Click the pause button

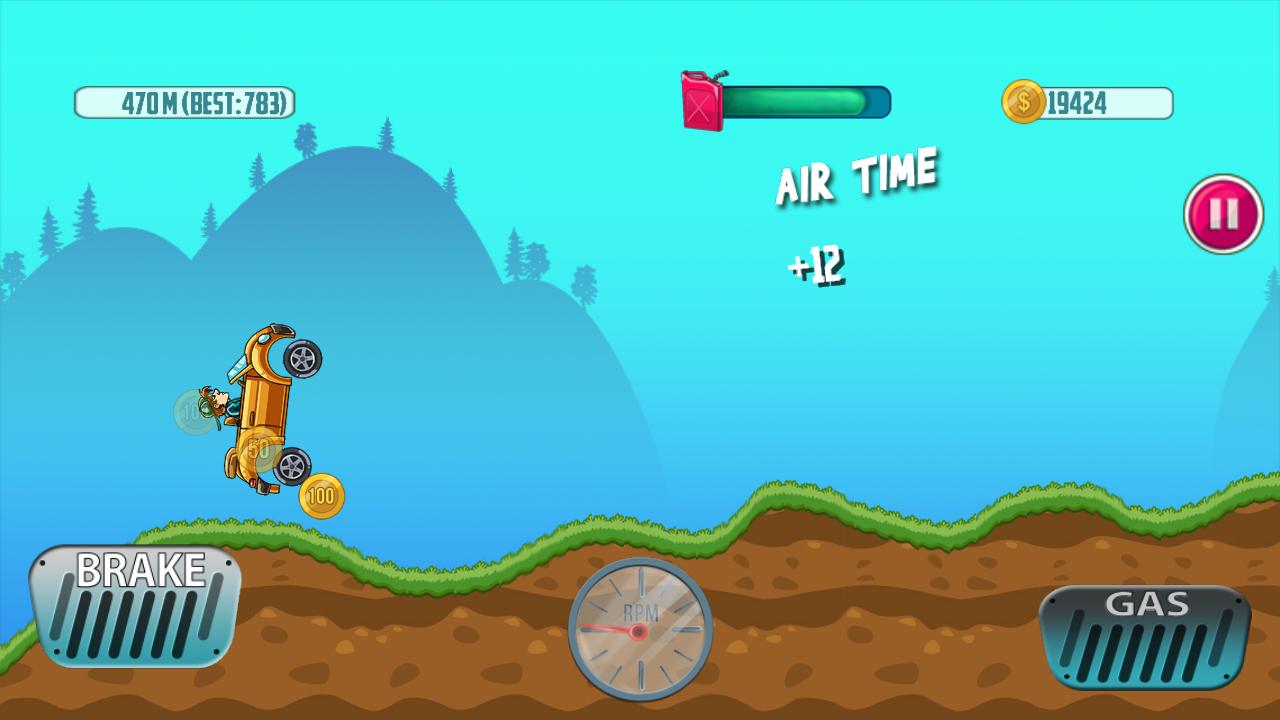pos(1222,213)
